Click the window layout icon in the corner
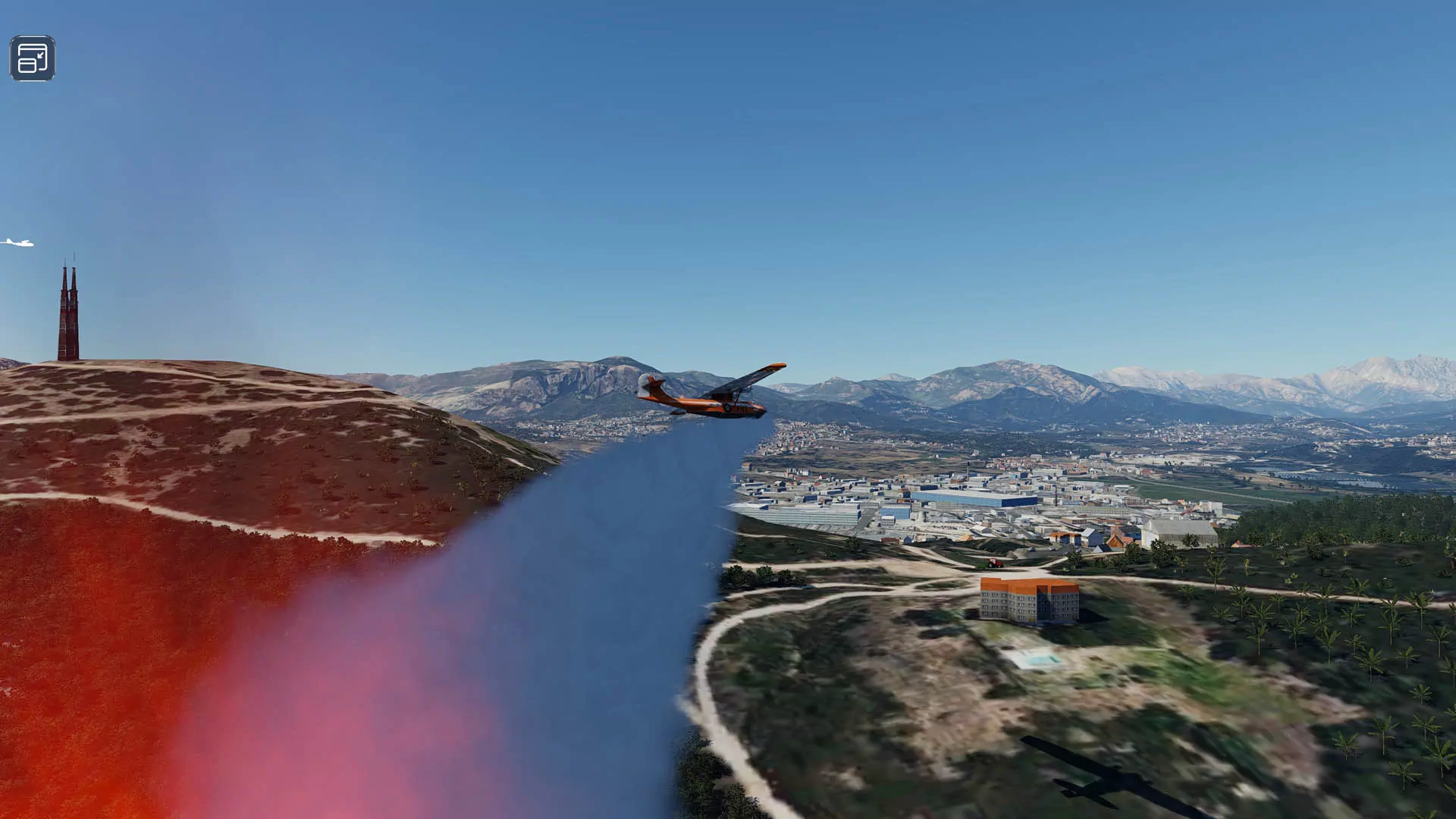The image size is (1456, 819). 33,58
